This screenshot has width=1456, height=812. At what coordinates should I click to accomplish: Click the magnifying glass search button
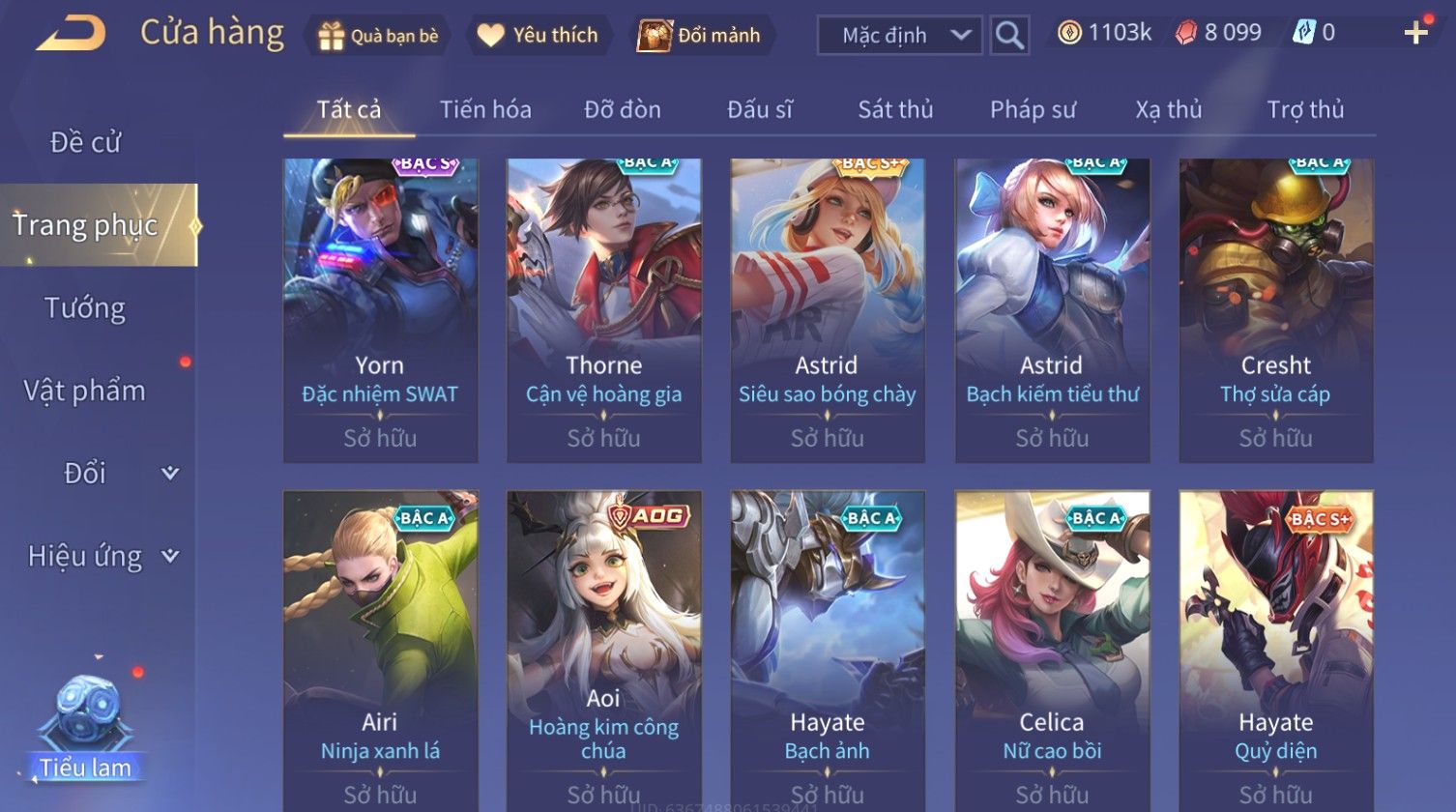coord(1009,36)
